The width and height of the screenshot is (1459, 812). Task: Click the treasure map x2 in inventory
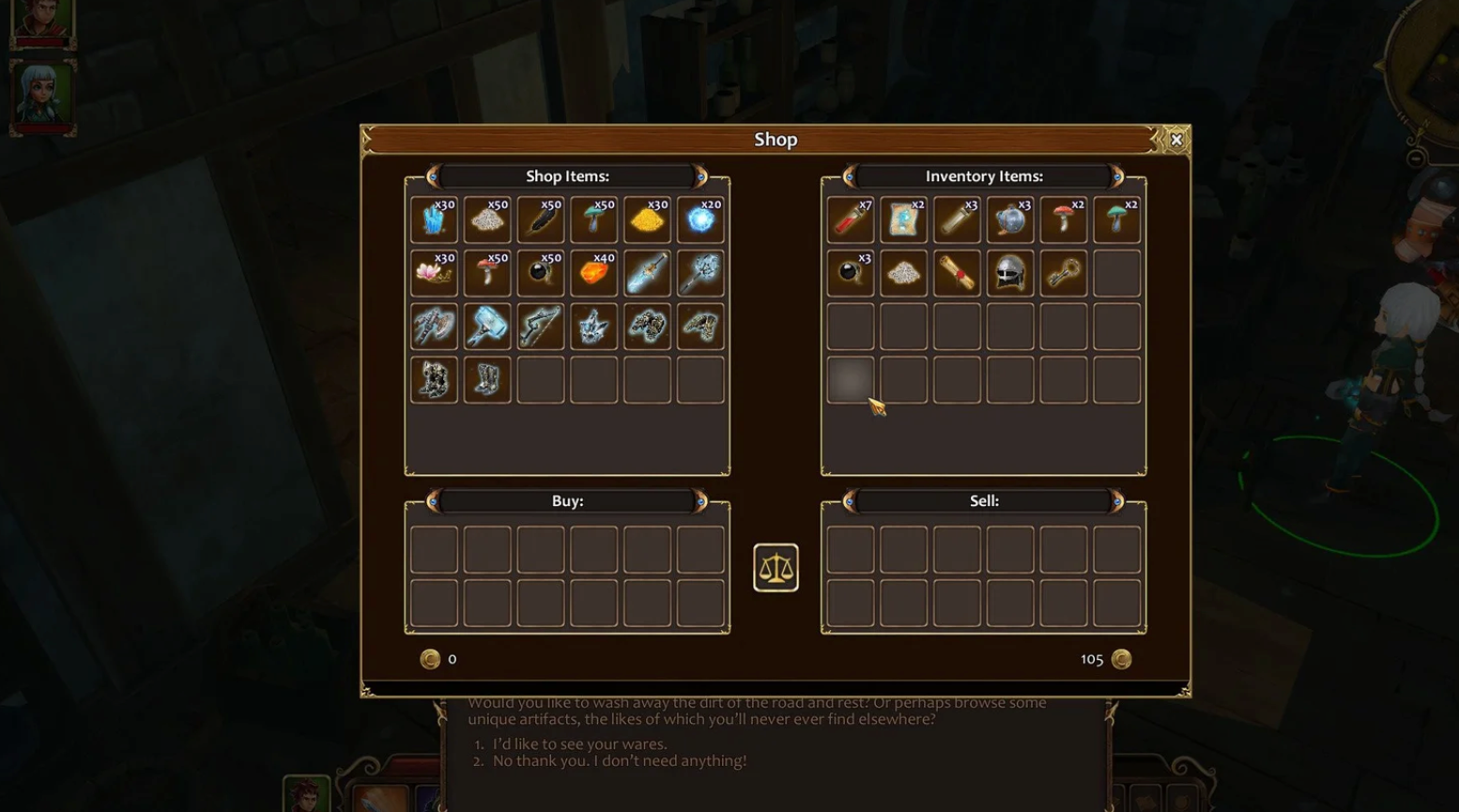coord(903,219)
